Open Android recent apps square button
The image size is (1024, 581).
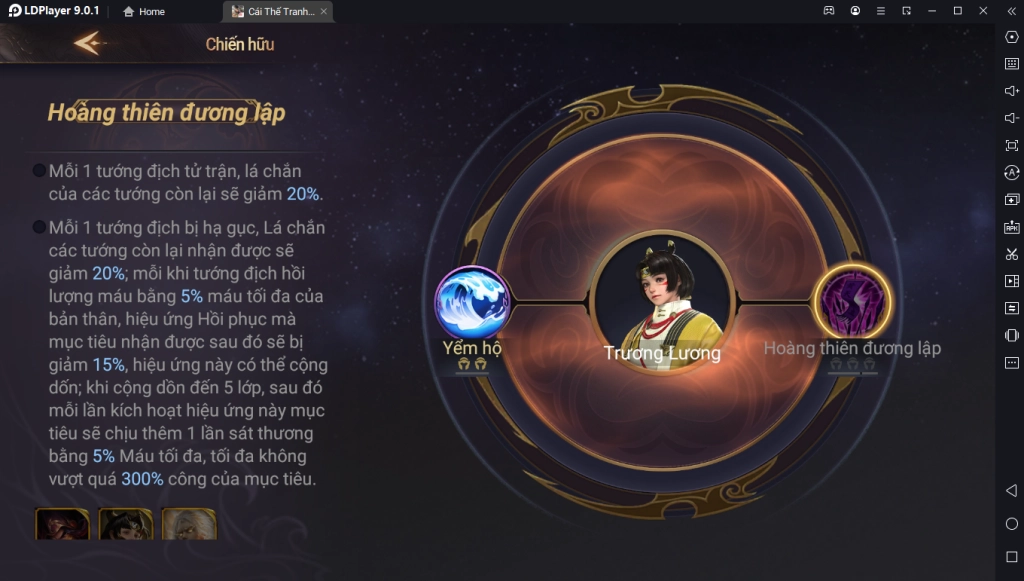[x=1011, y=556]
